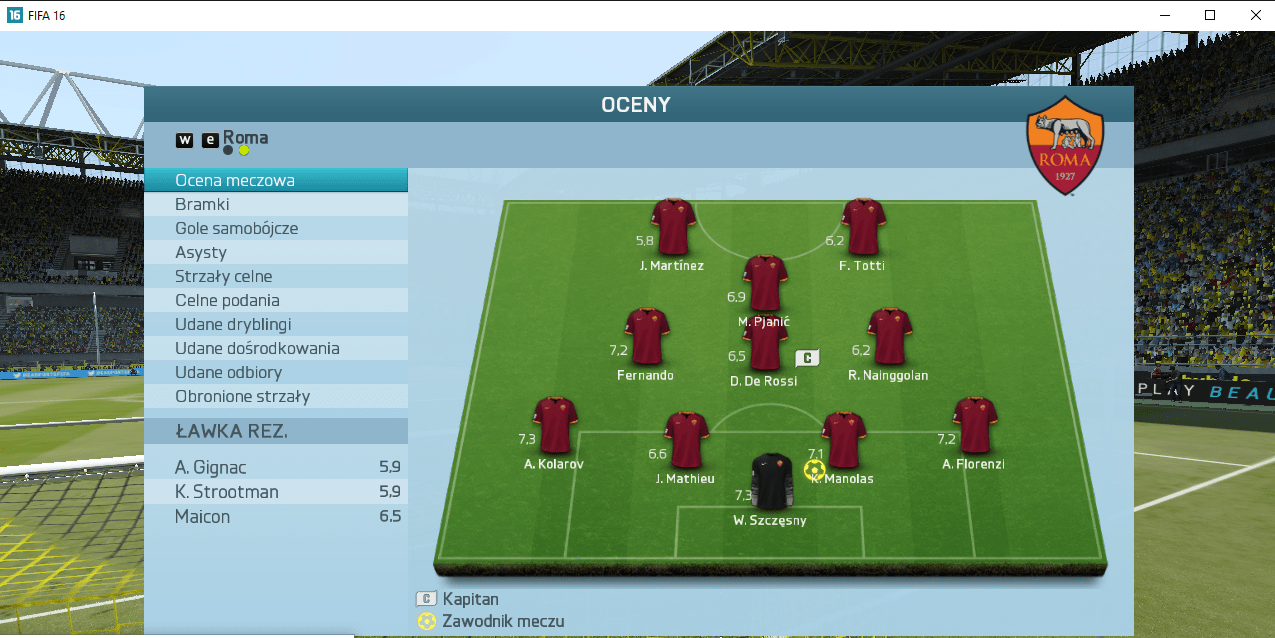Choose the Udane odbiory entry

click(x=275, y=372)
